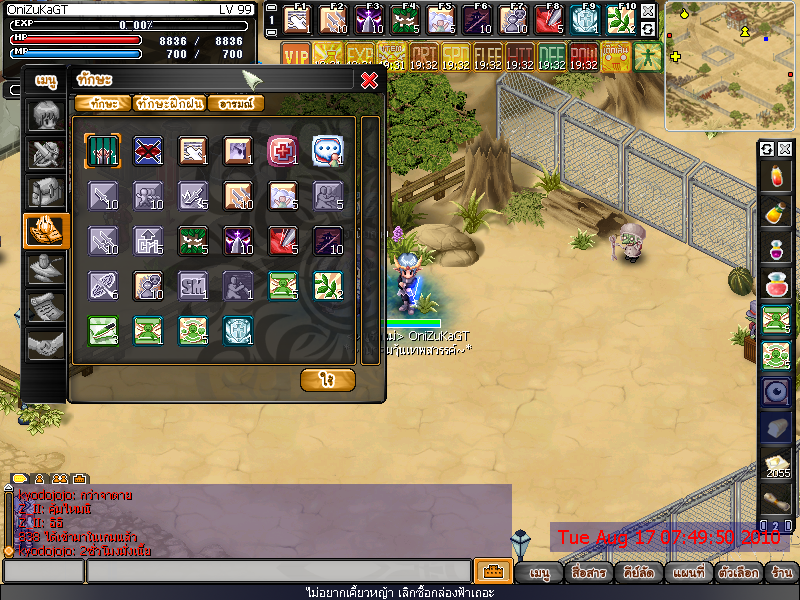Click the minimap
The width and height of the screenshot is (800, 600).
(x=730, y=65)
